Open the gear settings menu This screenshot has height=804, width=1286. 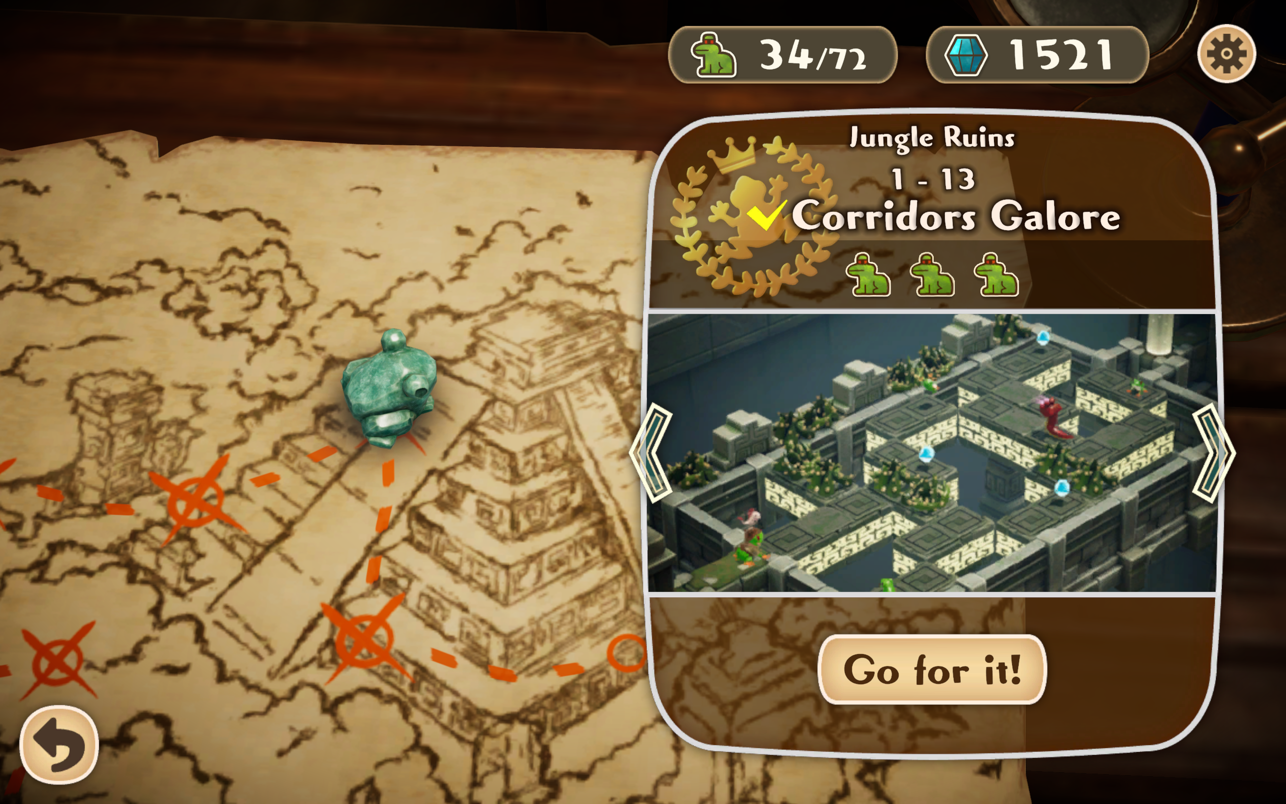[1226, 53]
